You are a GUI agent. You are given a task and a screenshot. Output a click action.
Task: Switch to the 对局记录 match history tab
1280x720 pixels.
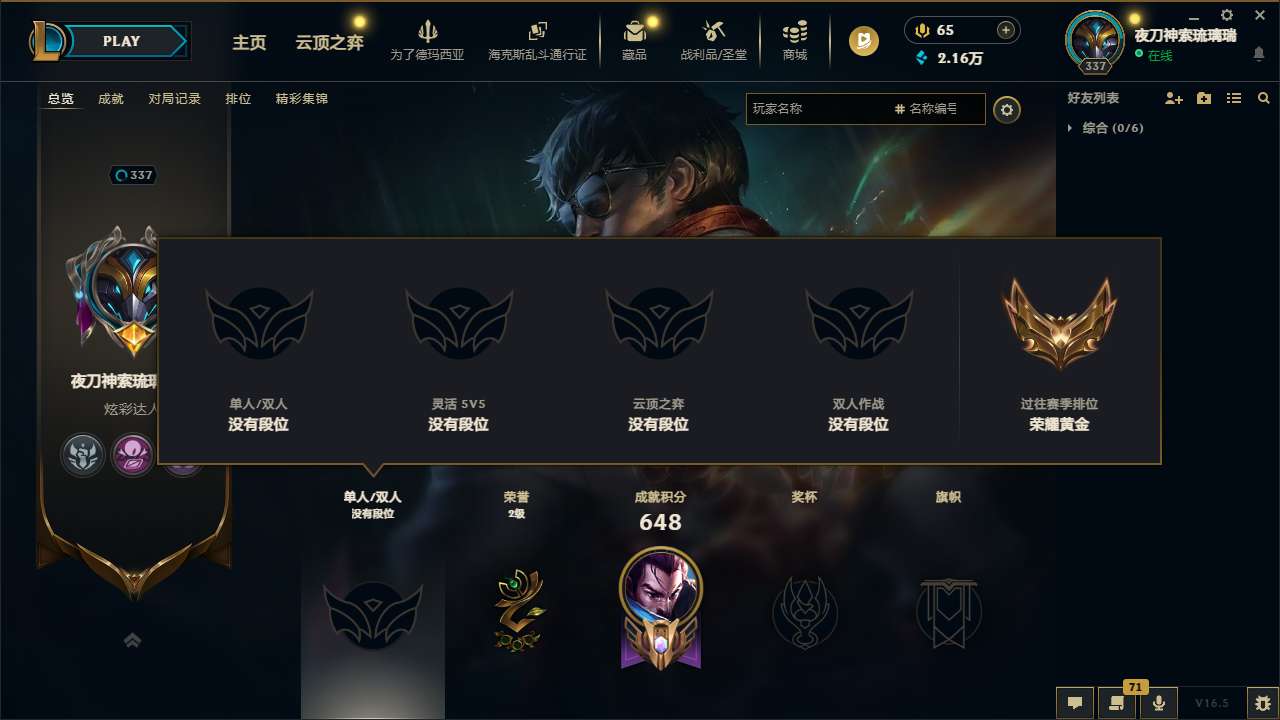[172, 99]
